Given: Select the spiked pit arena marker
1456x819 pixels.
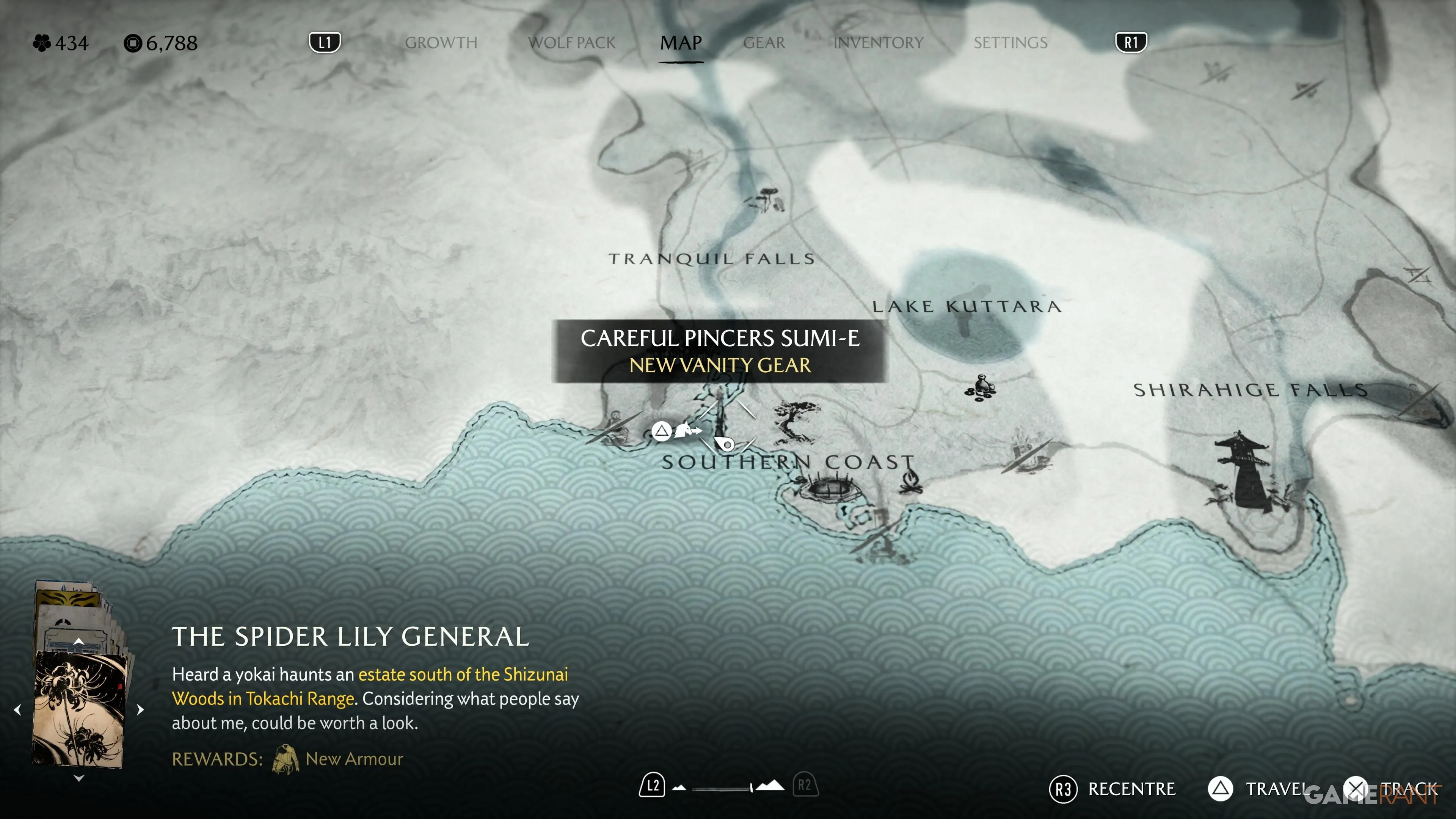Looking at the screenshot, I should [x=828, y=486].
